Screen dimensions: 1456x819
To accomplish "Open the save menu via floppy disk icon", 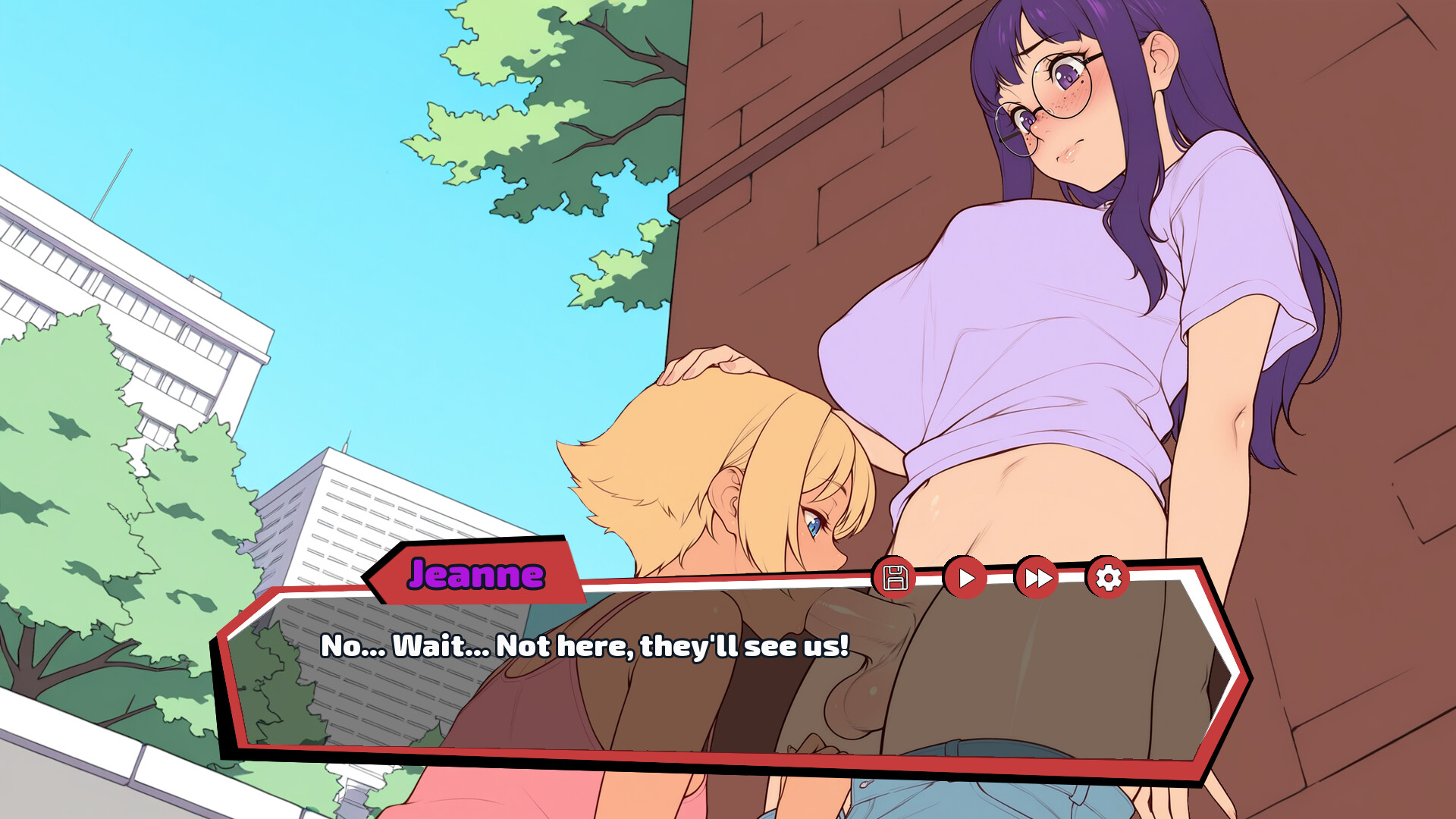I will click(x=895, y=578).
